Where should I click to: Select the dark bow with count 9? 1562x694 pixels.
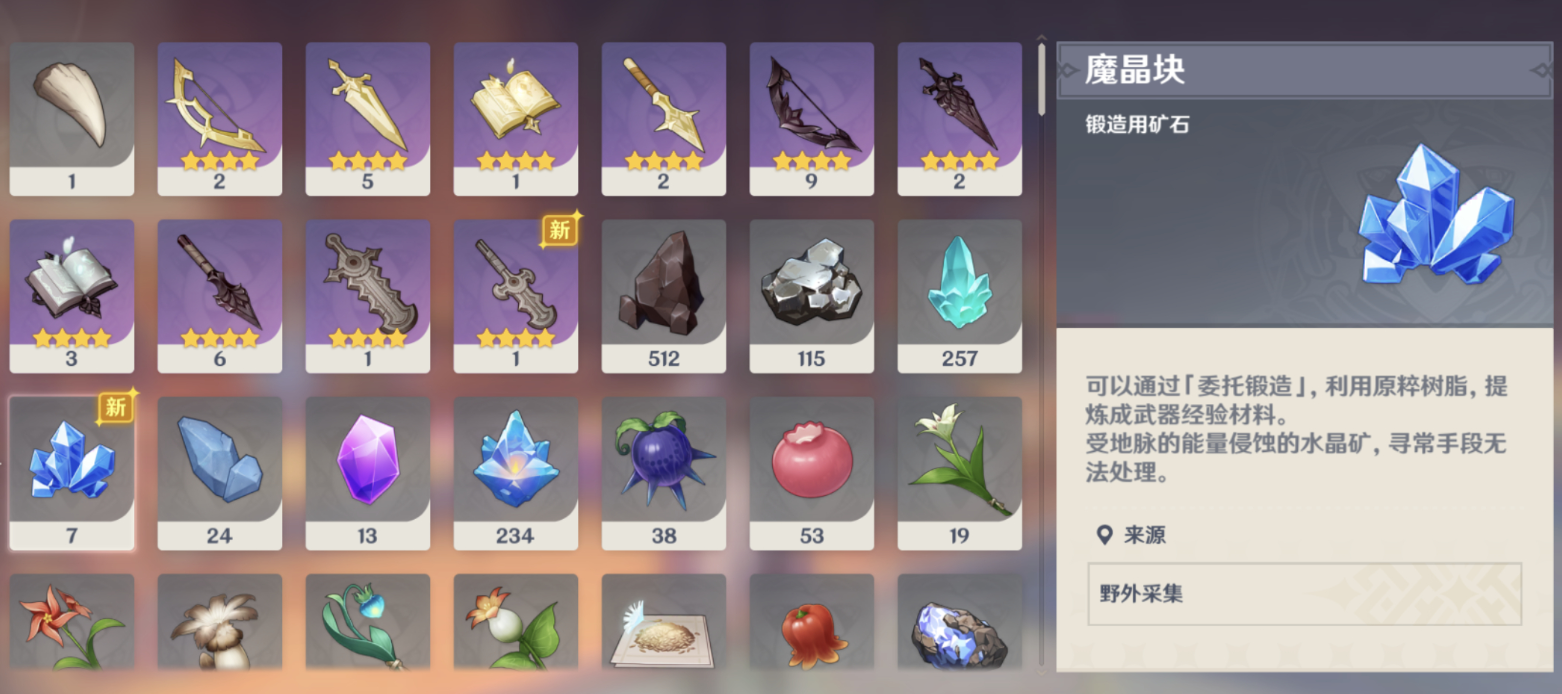click(x=811, y=117)
